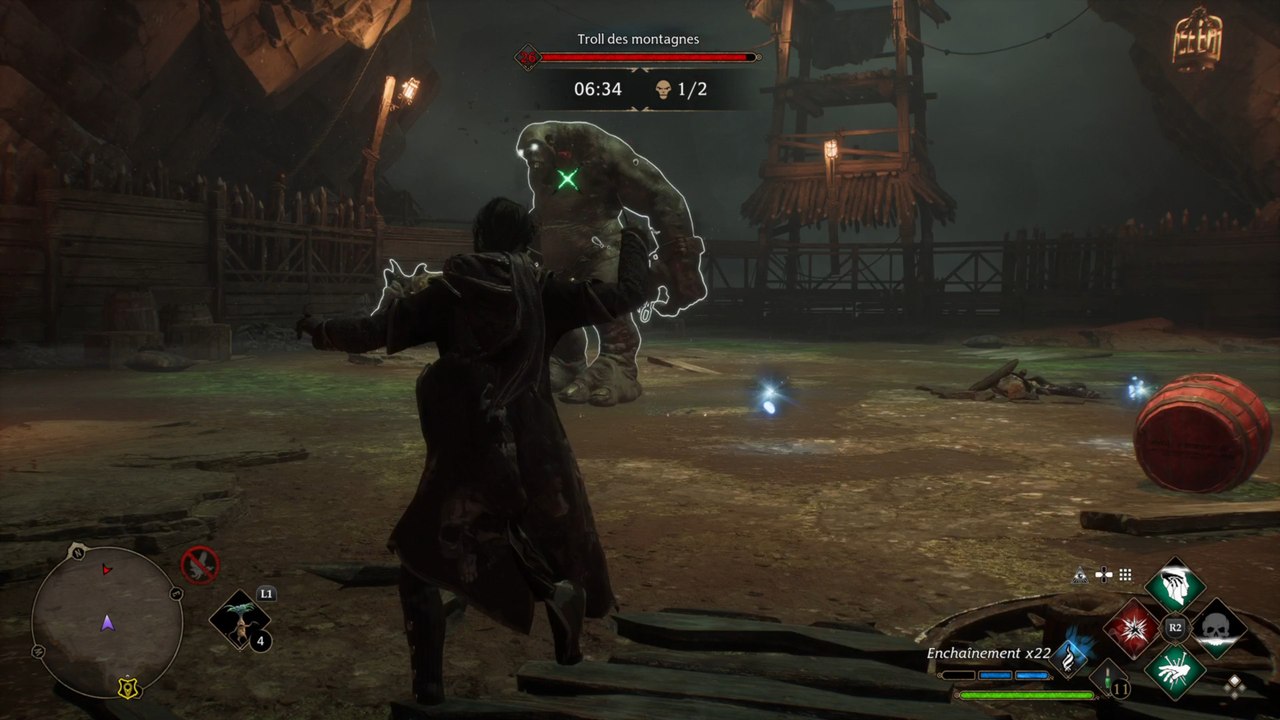The height and width of the screenshot is (720, 1280).
Task: Select the green X target lock marker
Action: click(568, 180)
